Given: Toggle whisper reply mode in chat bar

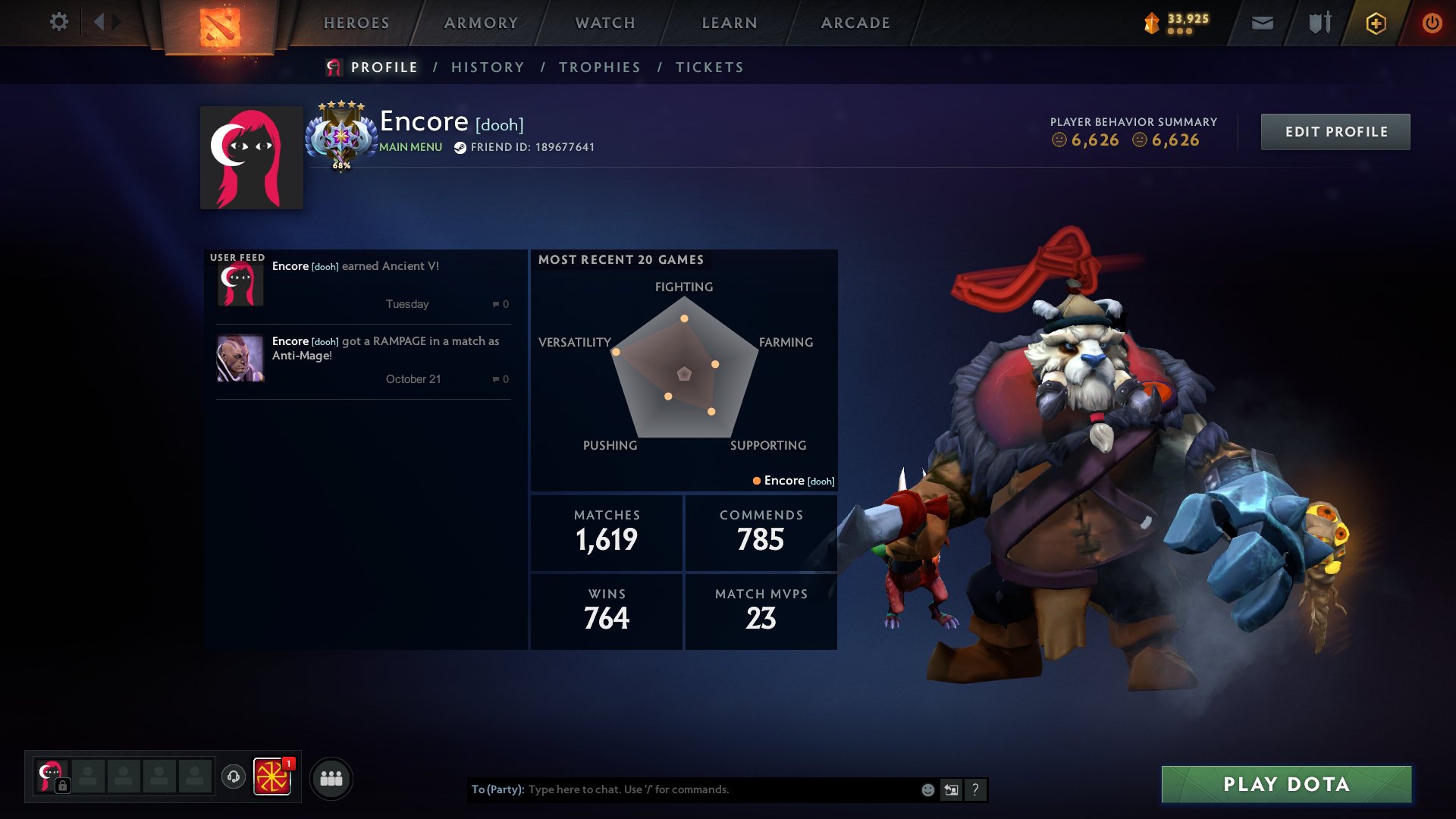Looking at the screenshot, I should [950, 789].
